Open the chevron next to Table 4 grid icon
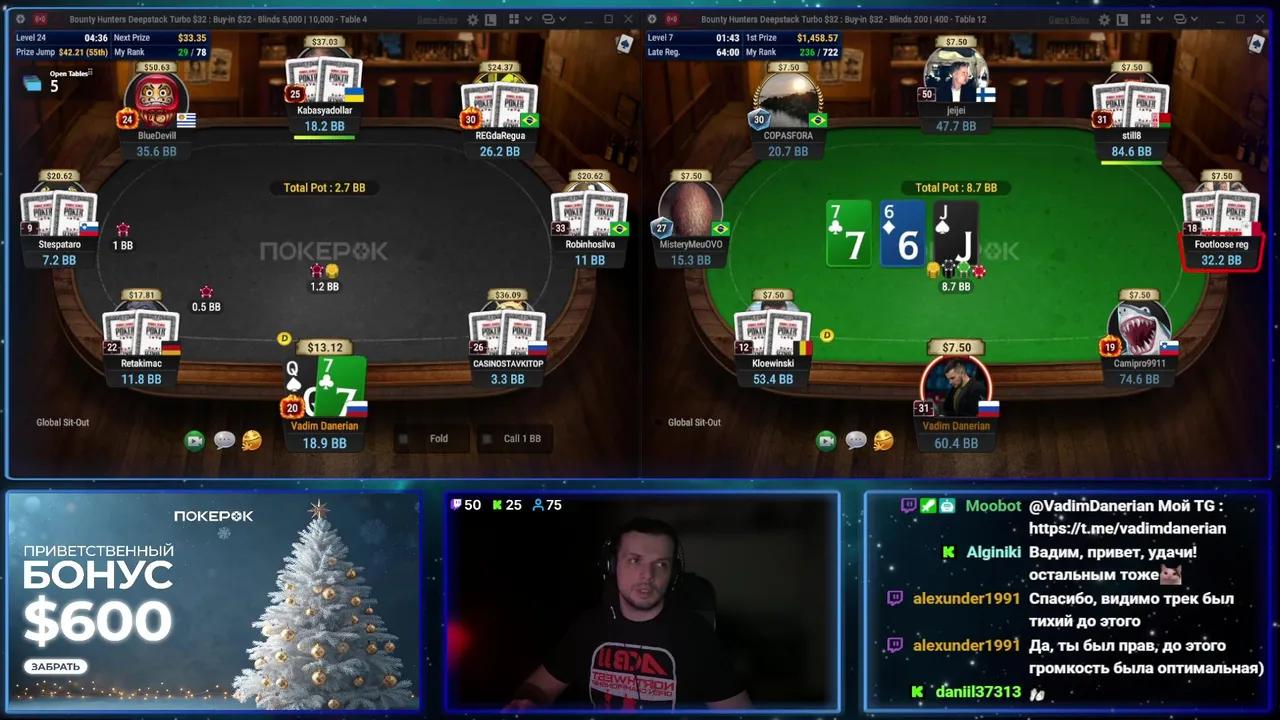Image resolution: width=1280 pixels, height=720 pixels. (528, 19)
